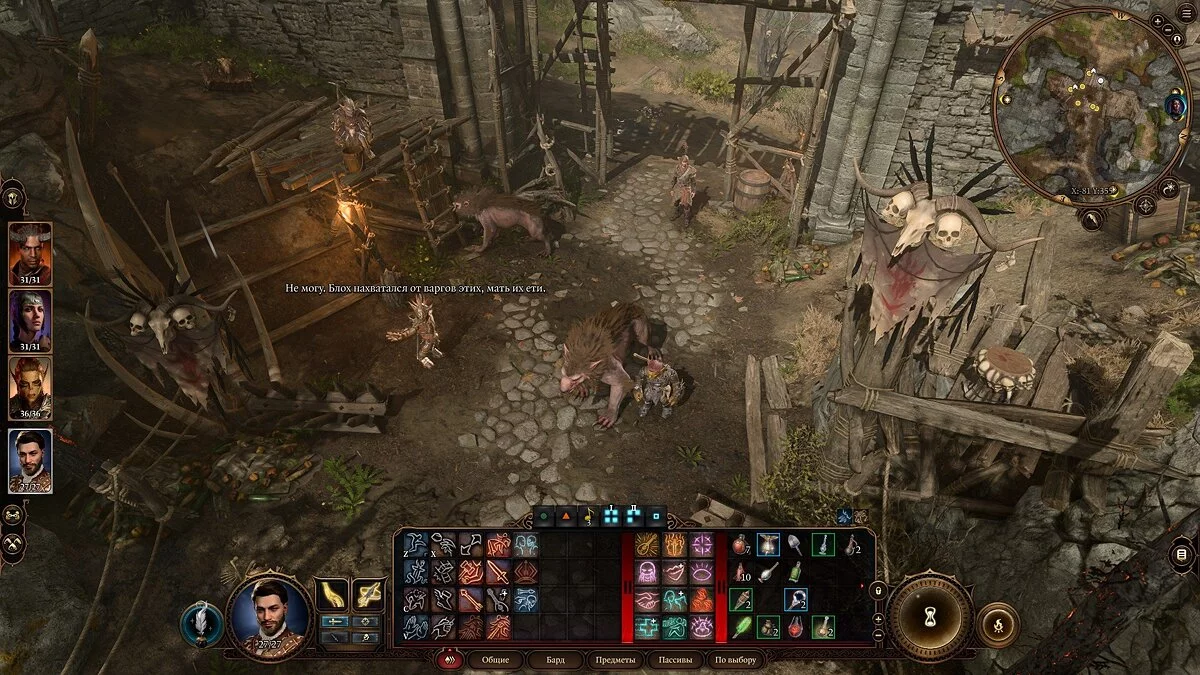
Task: Click the large bard portrait by hotbar
Action: (269, 616)
